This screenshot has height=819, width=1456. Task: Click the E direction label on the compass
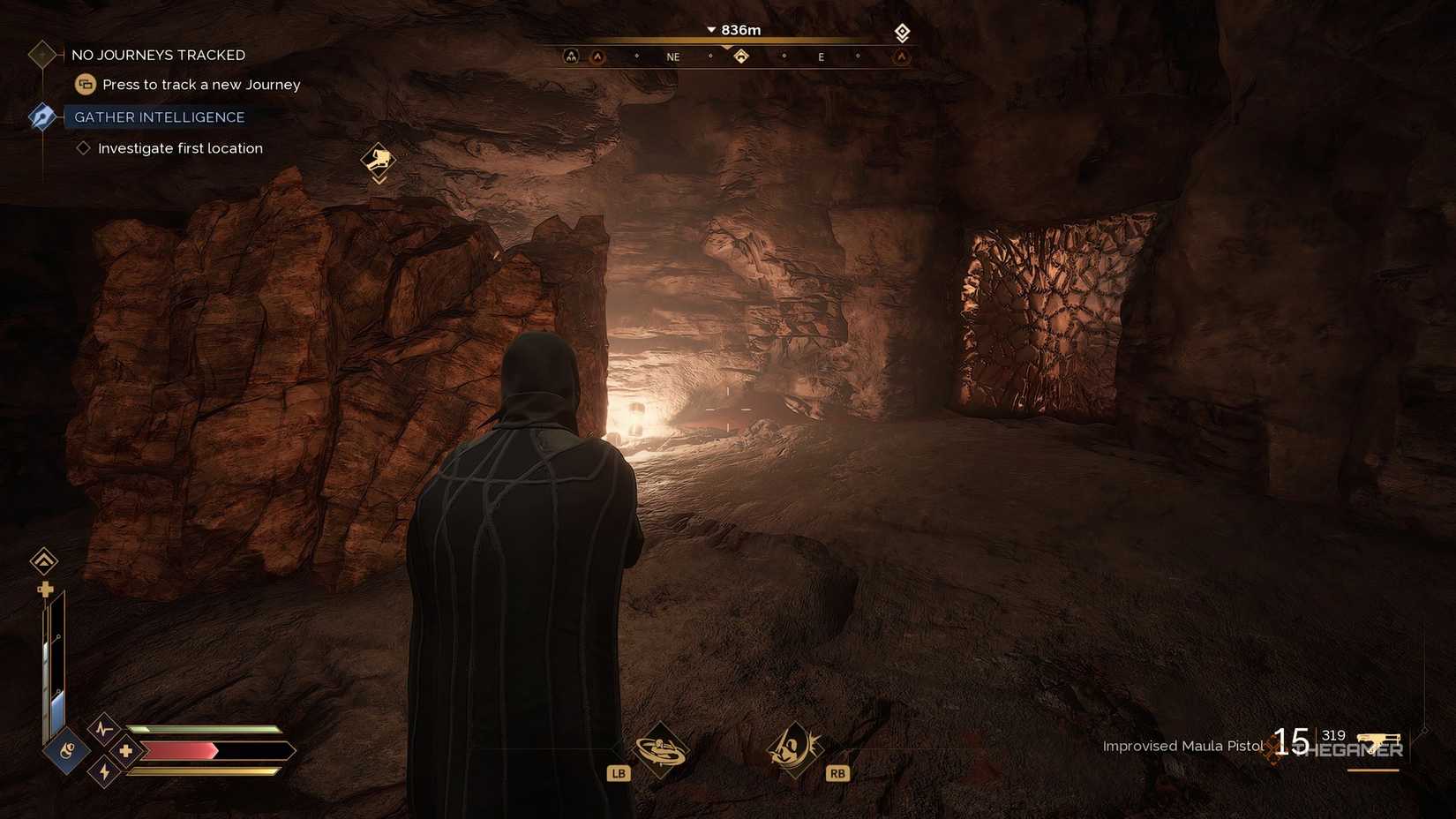821,56
